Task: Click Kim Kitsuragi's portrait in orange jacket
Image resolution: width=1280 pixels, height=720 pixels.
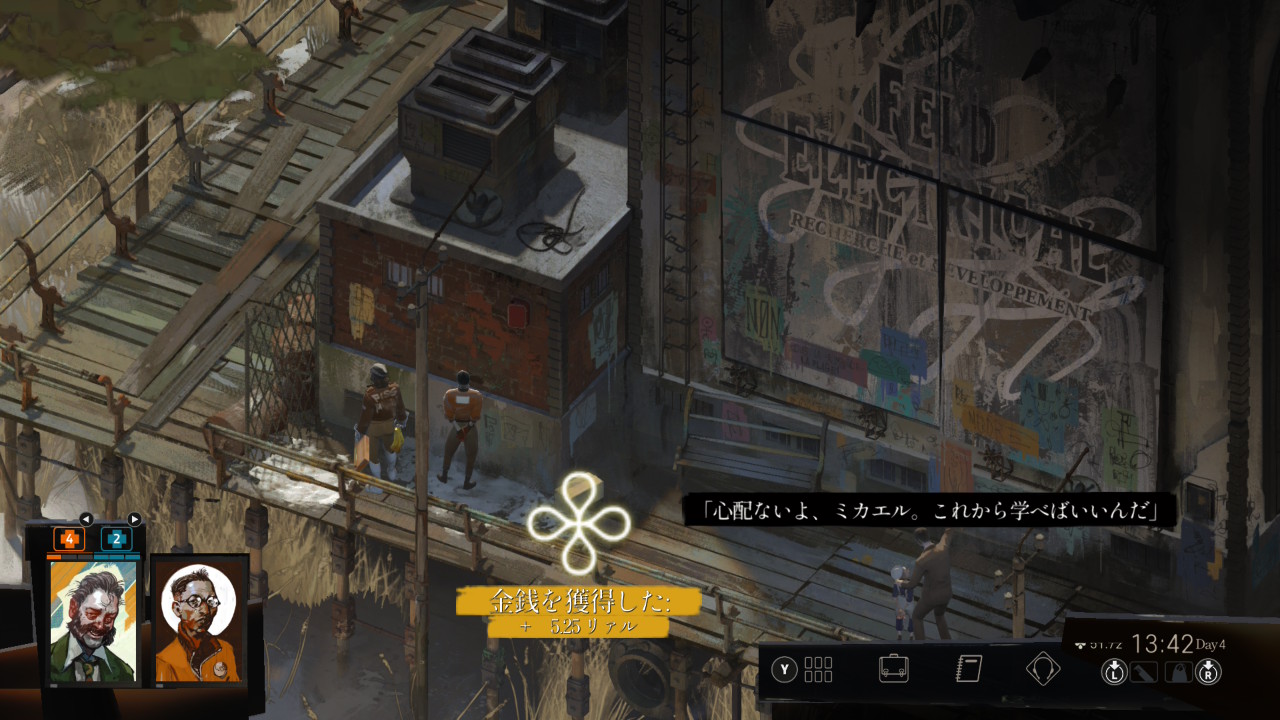Action: 198,620
